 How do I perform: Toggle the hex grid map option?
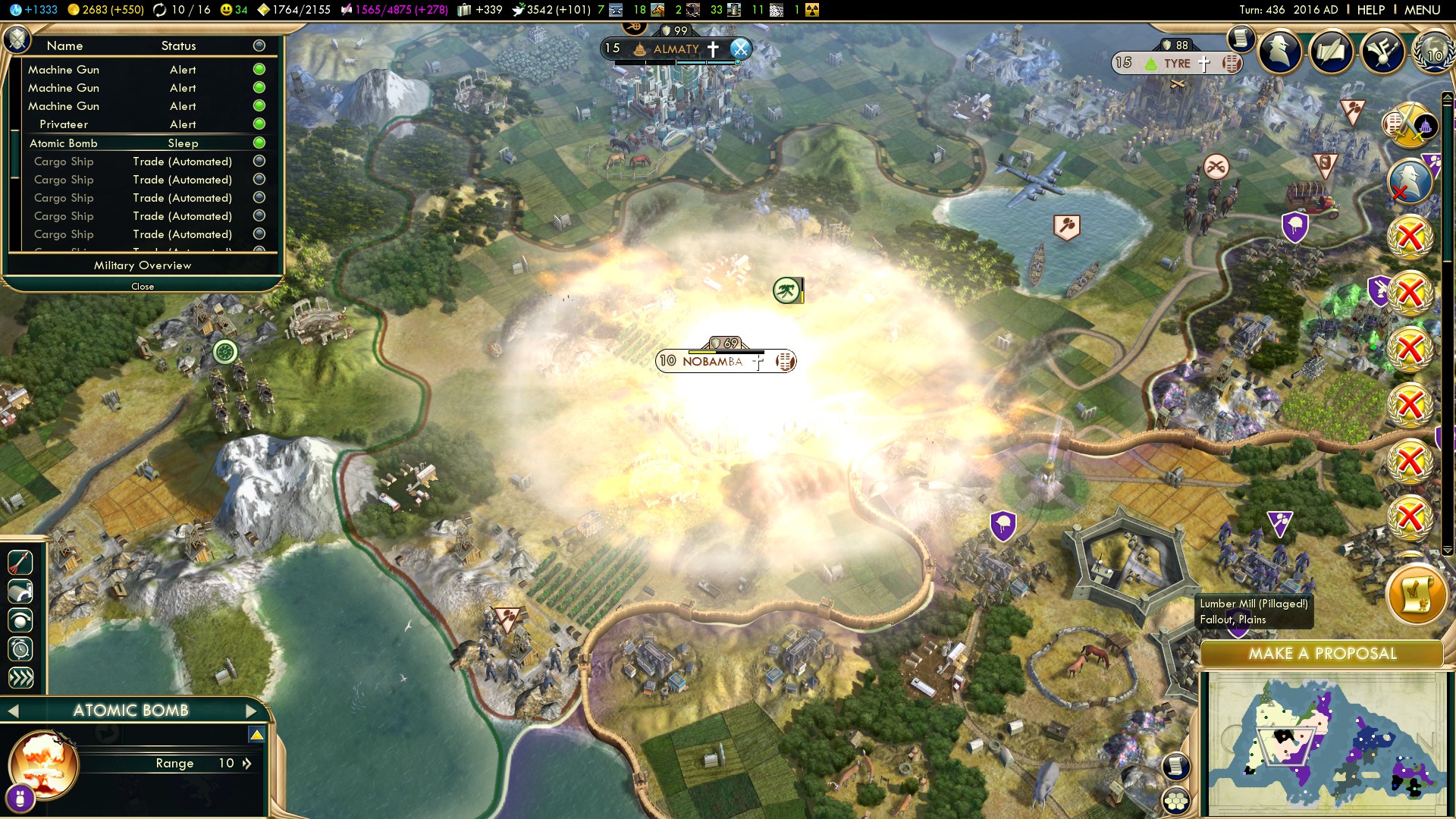1176,801
